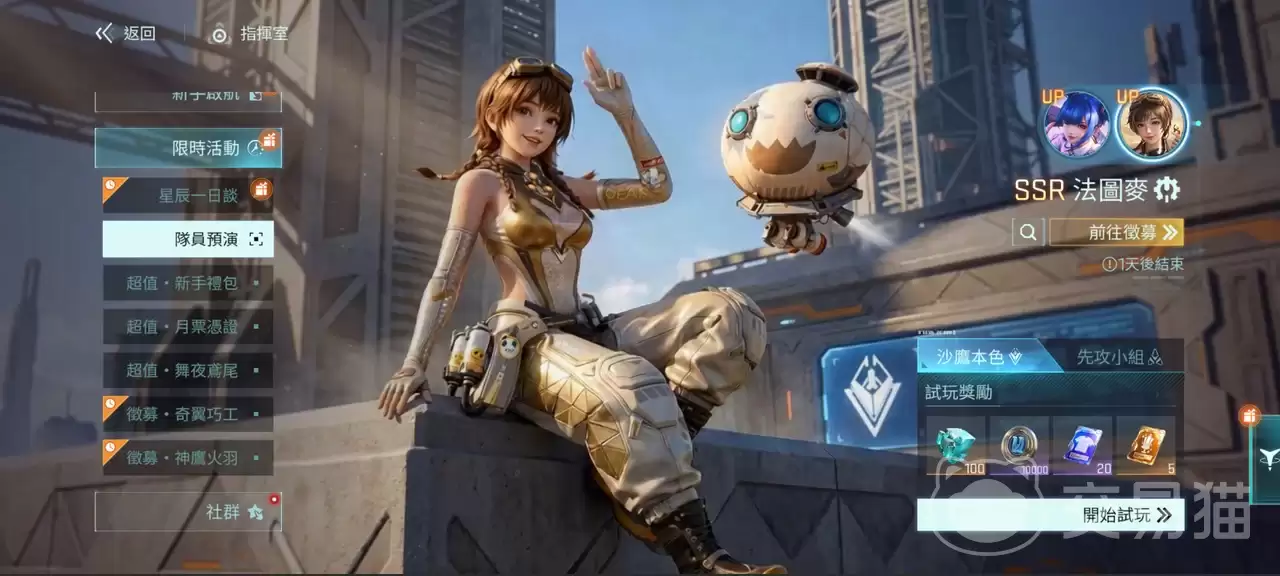The height and width of the screenshot is (576, 1280).
Task: Switch to the 先攻小組 tab
Action: point(1118,356)
